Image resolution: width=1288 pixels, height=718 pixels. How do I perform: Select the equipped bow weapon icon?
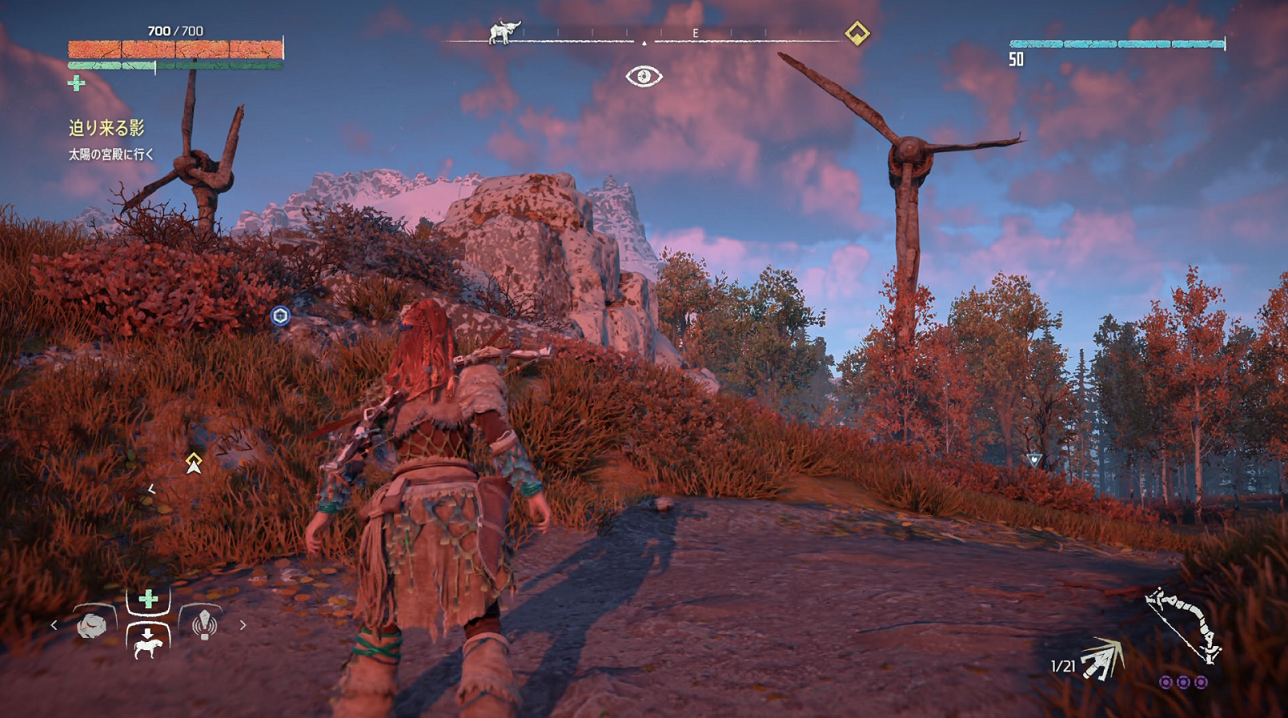1184,626
